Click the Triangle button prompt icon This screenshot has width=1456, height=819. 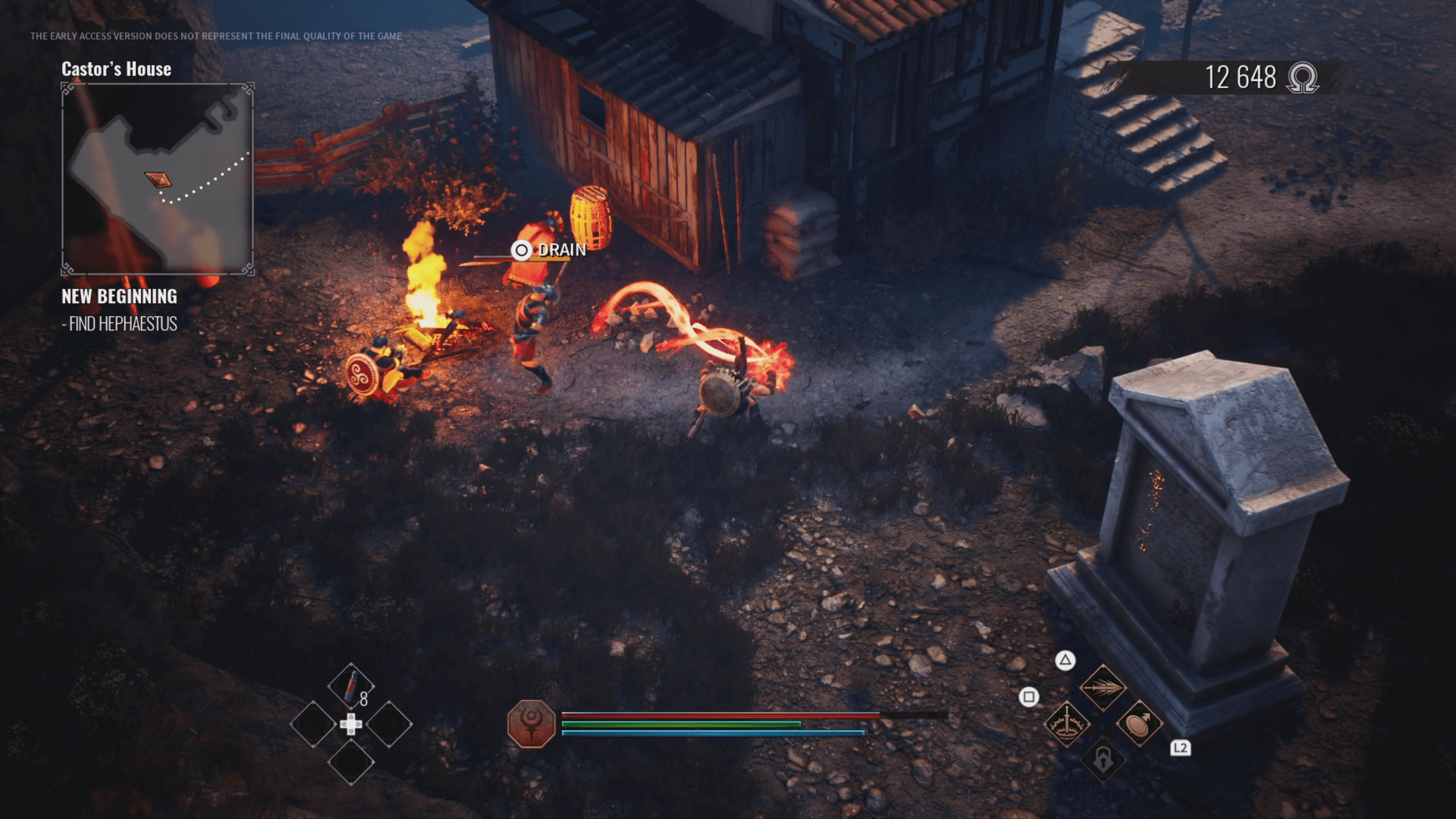click(1065, 660)
